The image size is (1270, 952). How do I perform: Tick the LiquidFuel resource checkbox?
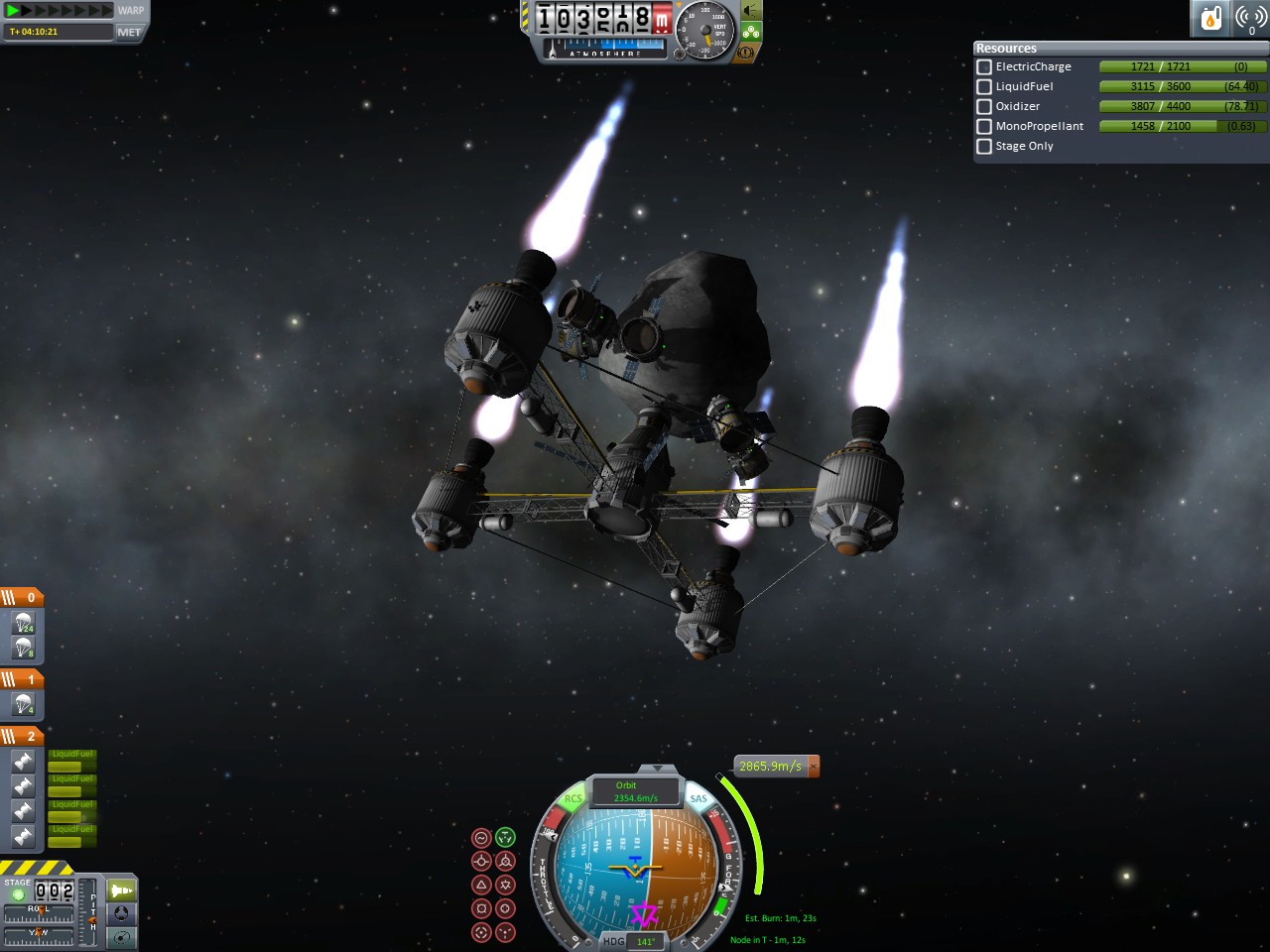tap(984, 86)
